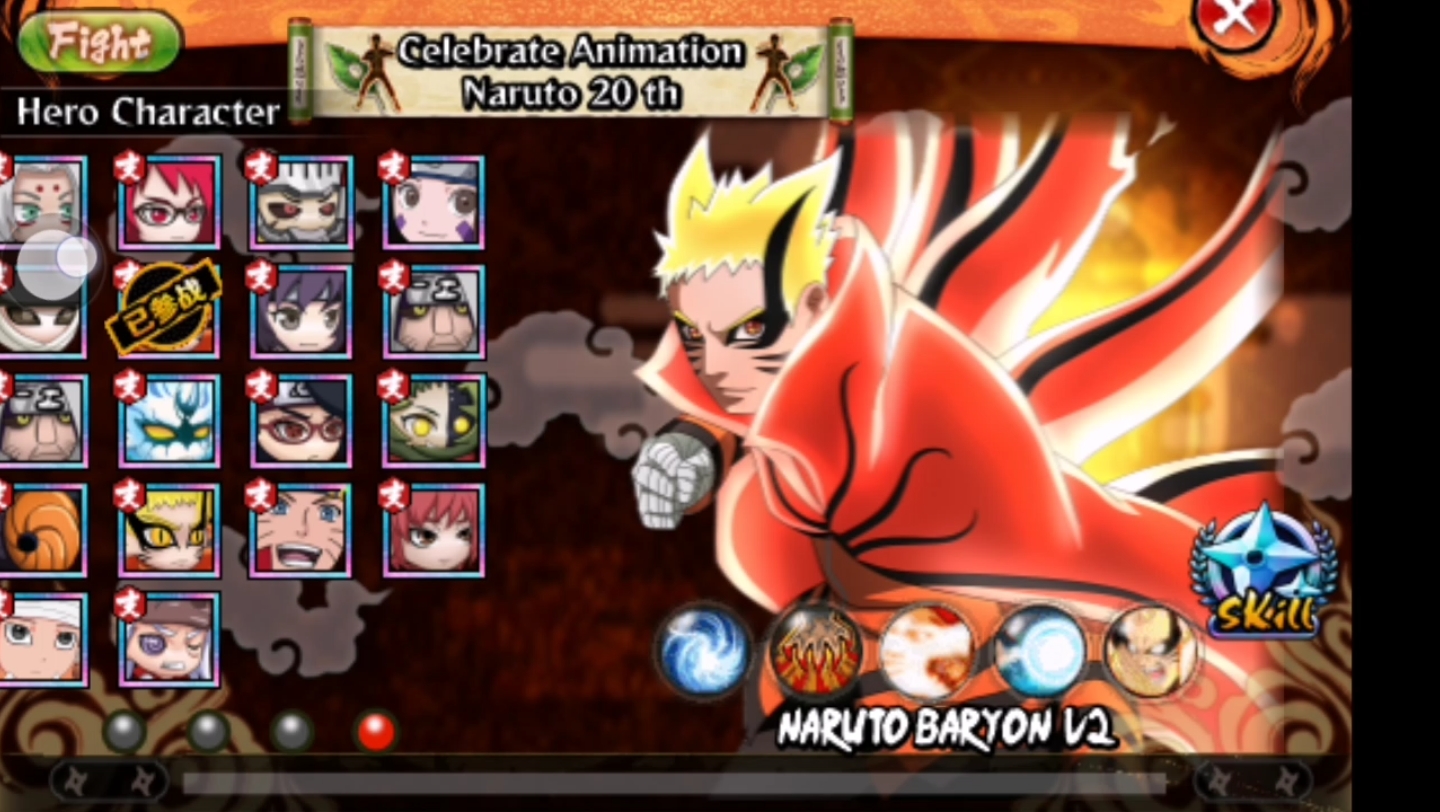The height and width of the screenshot is (812, 1440).
Task: Click the portrait stamped with the gold 已参战 badge
Action: (165, 309)
